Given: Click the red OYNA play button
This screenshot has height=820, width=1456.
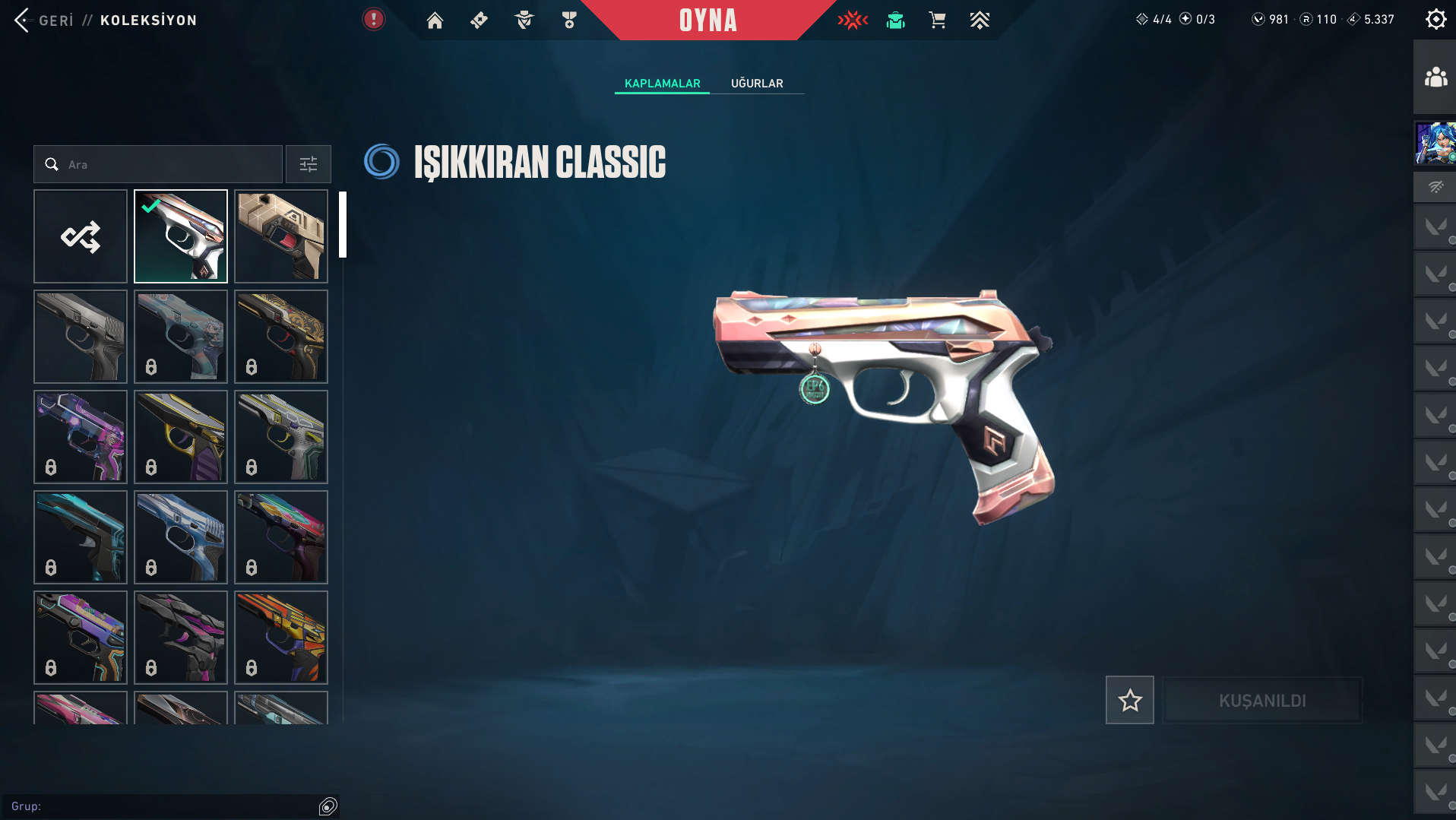Looking at the screenshot, I should (x=707, y=21).
